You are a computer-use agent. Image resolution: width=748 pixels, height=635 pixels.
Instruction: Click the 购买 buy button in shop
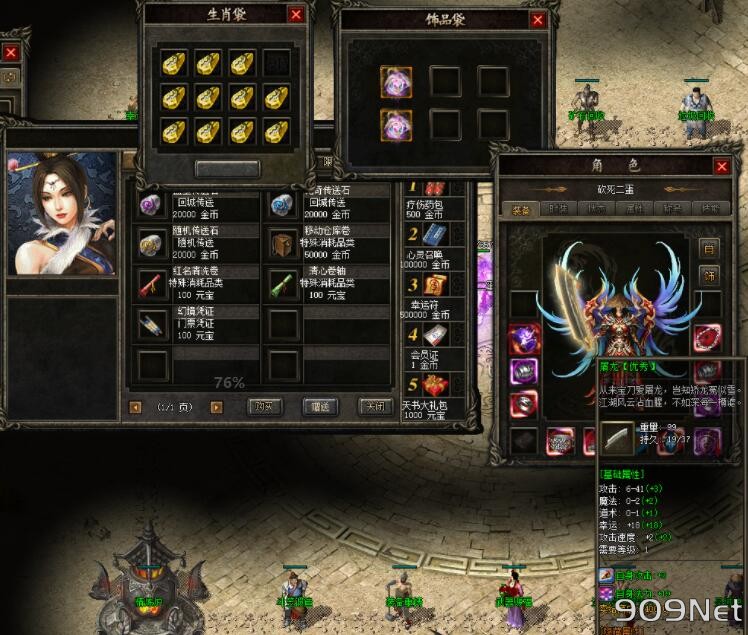263,407
